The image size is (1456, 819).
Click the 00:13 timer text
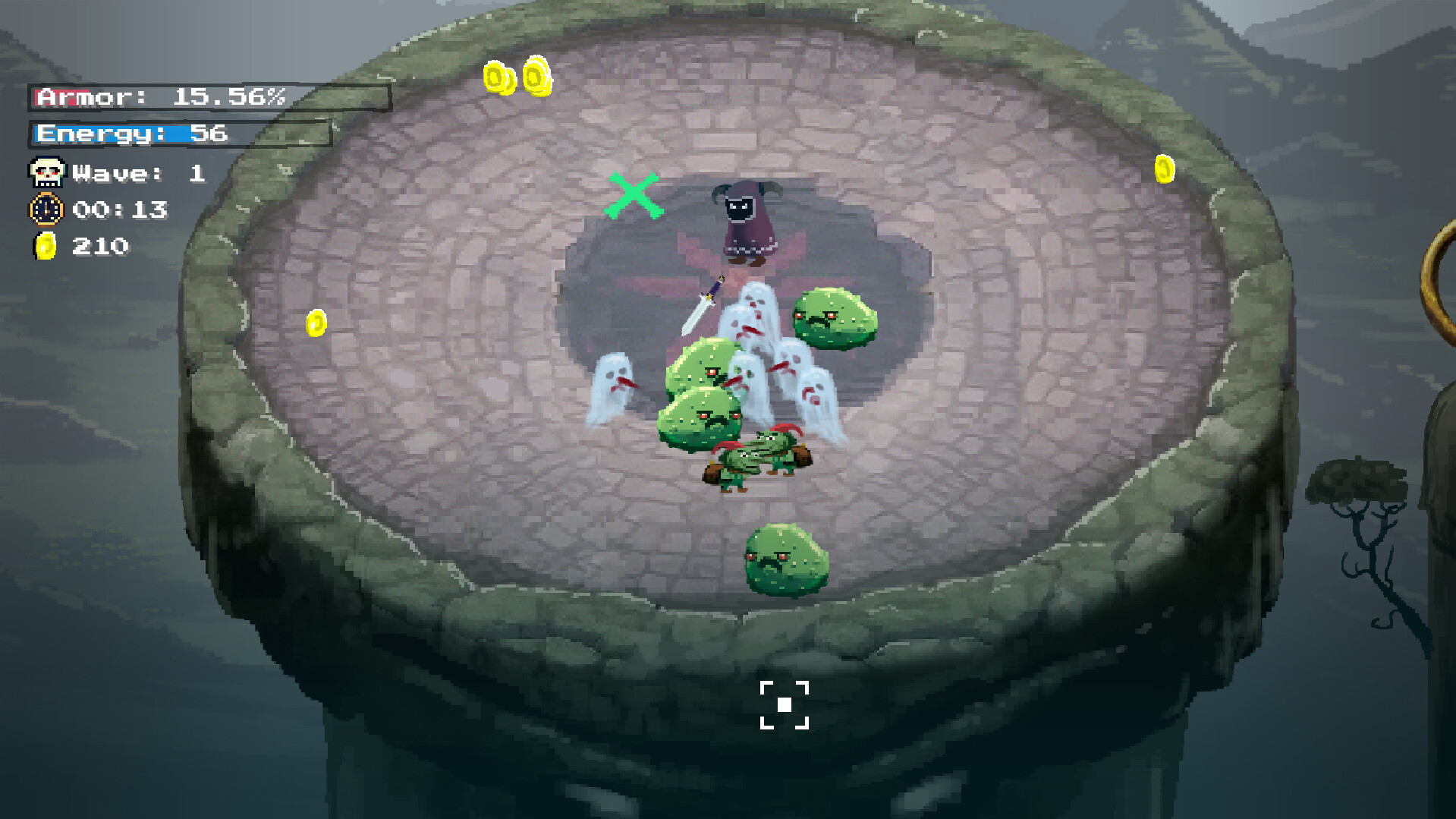tap(121, 209)
